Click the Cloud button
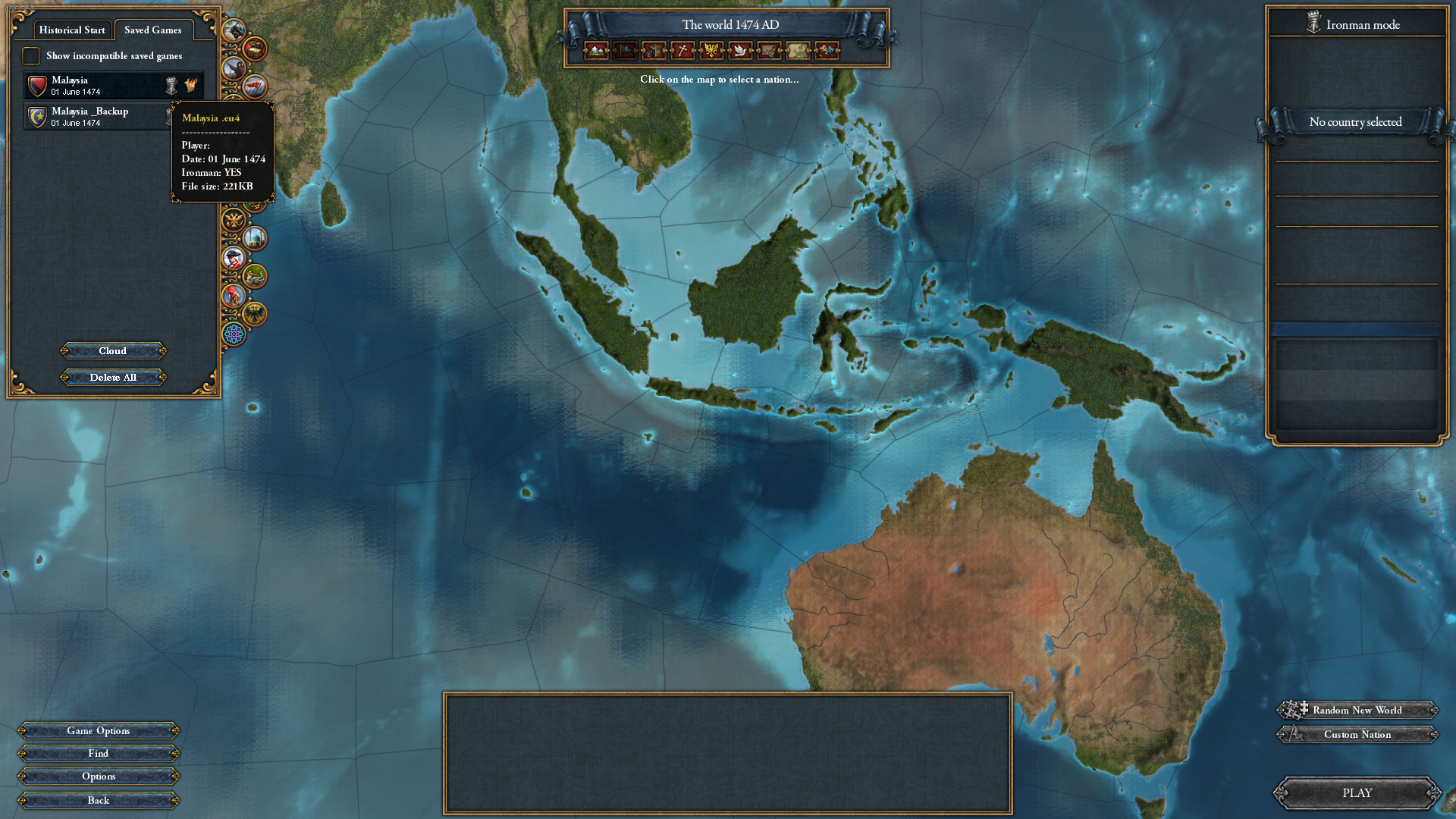The image size is (1456, 819). (113, 350)
